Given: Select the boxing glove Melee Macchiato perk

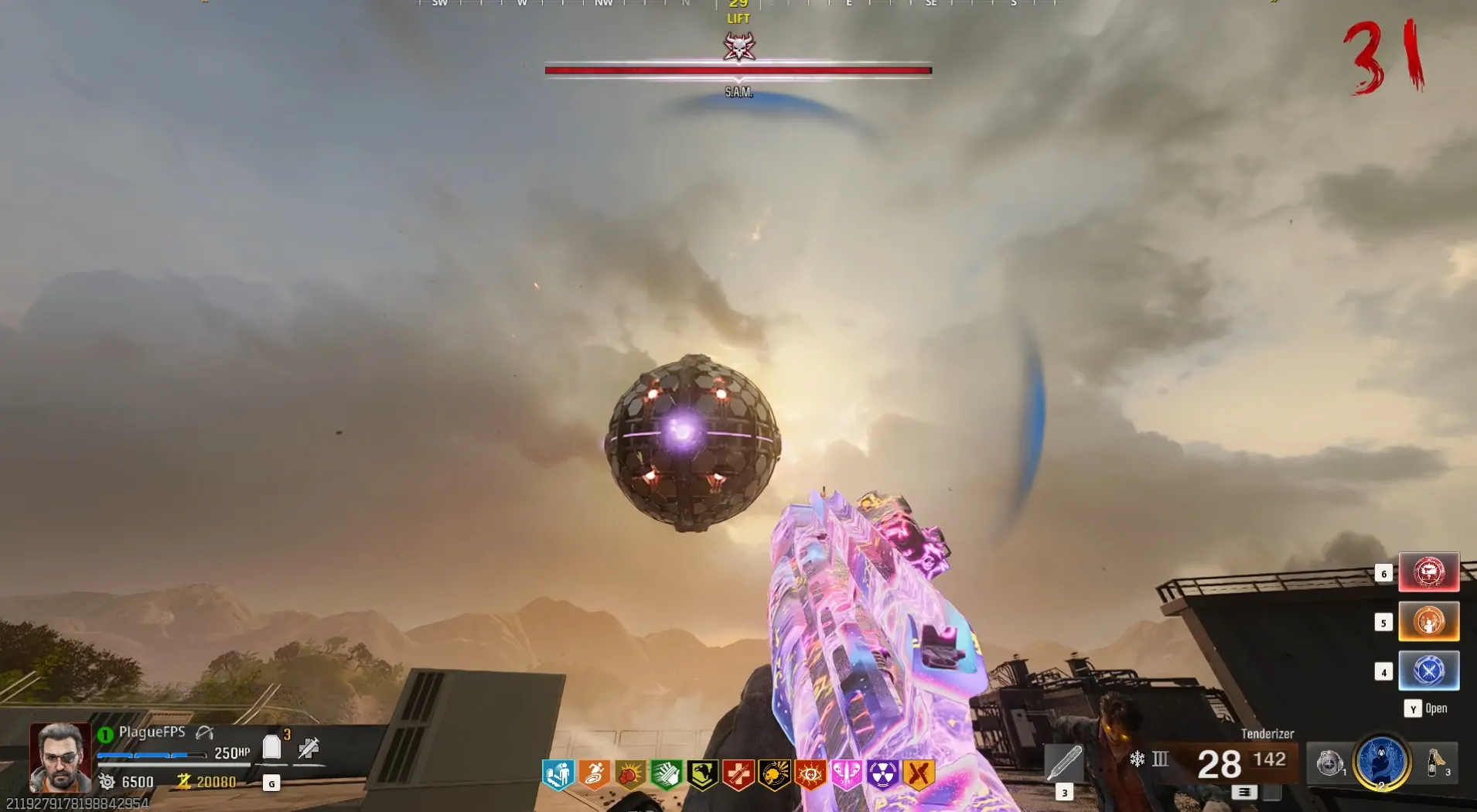Looking at the screenshot, I should point(629,774).
